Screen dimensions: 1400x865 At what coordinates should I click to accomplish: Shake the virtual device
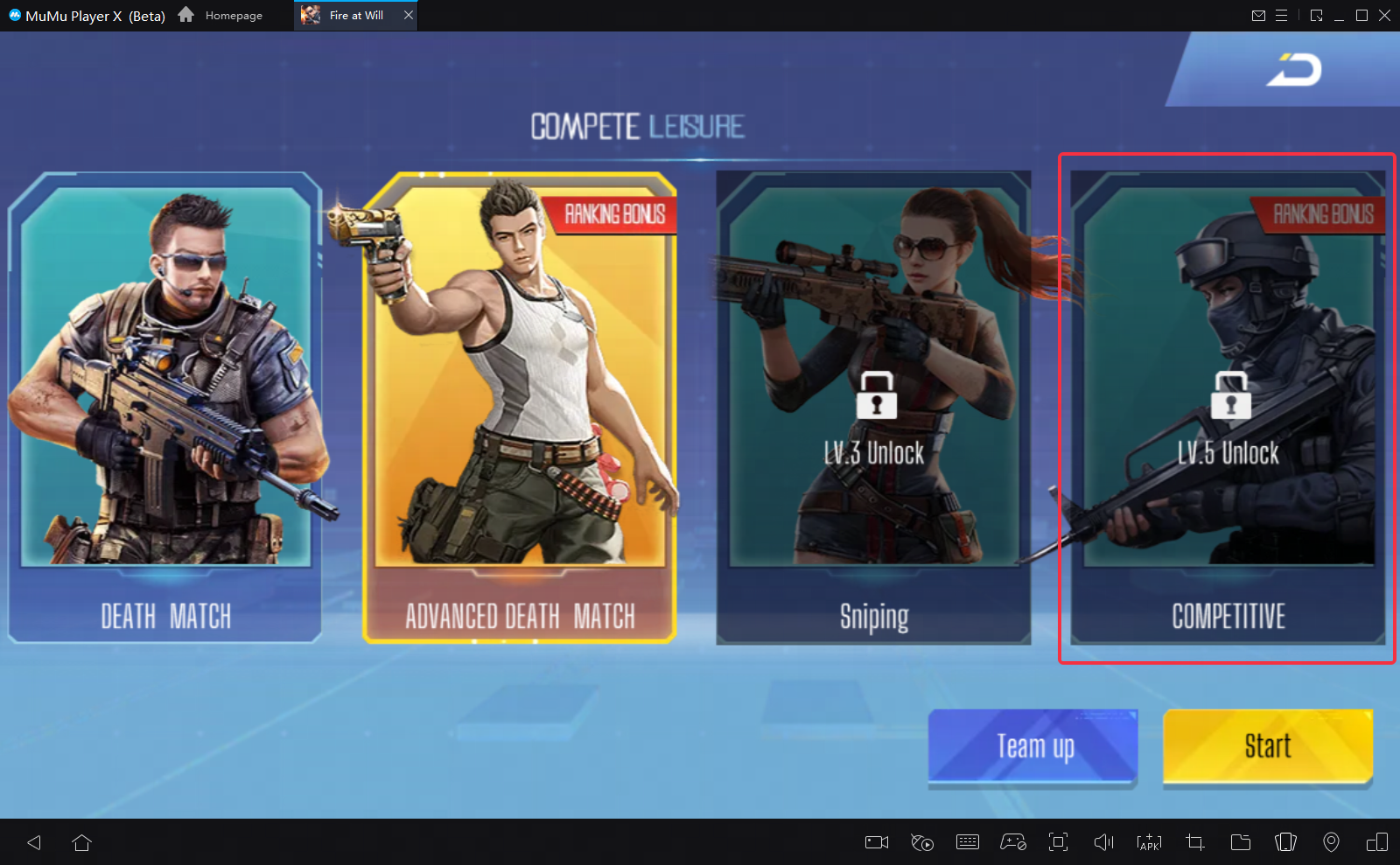[1285, 842]
